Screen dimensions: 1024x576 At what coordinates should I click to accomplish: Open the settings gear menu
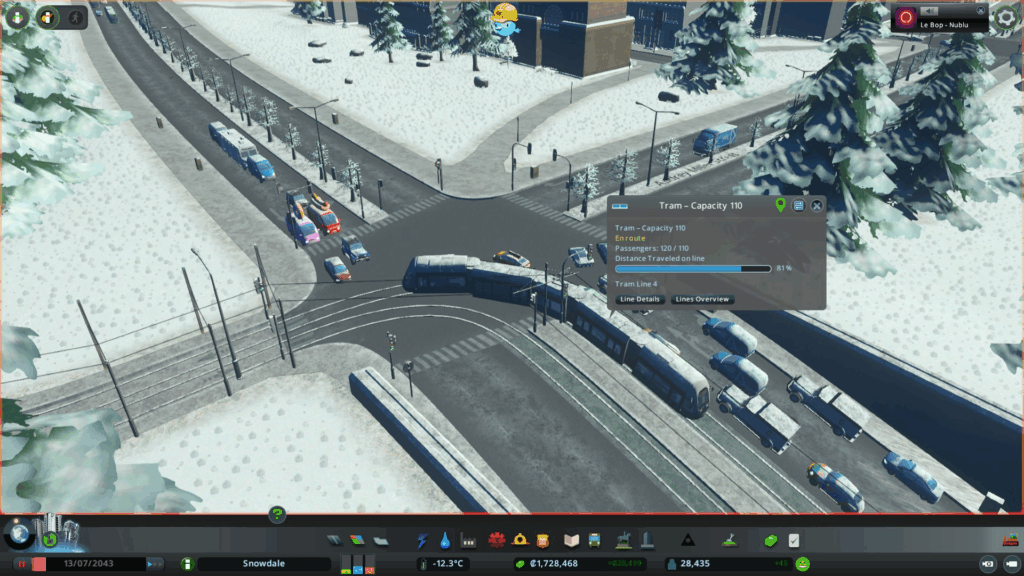[1006, 17]
